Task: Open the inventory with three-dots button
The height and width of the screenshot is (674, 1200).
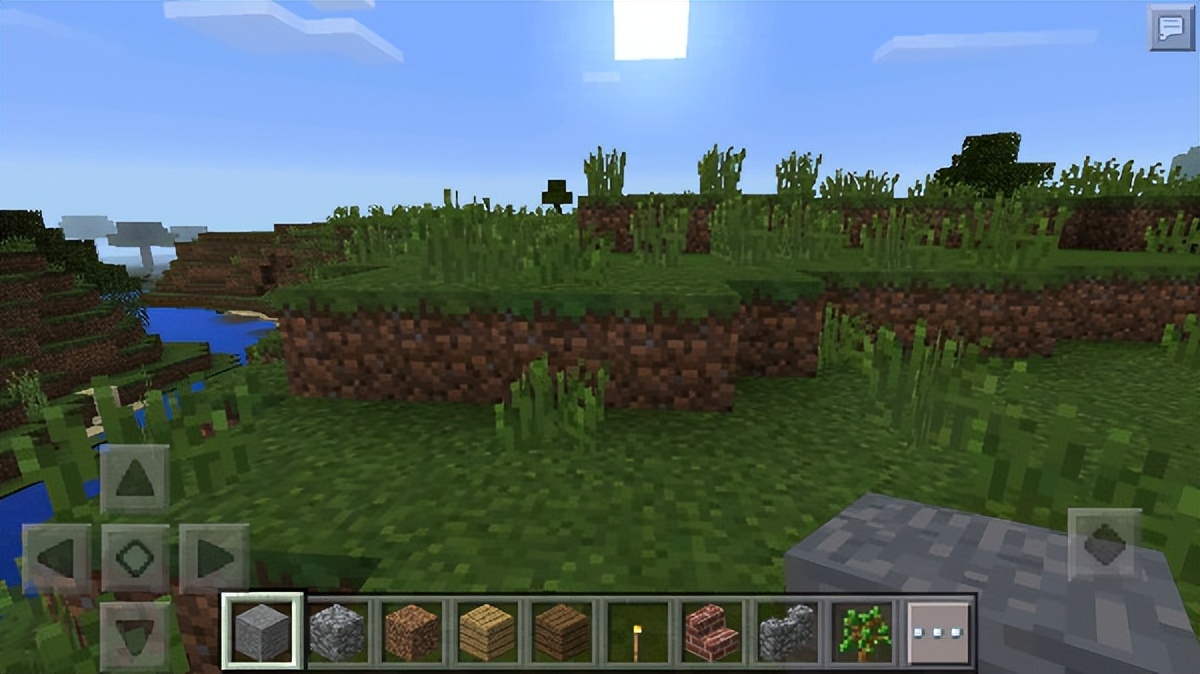Action: [939, 633]
